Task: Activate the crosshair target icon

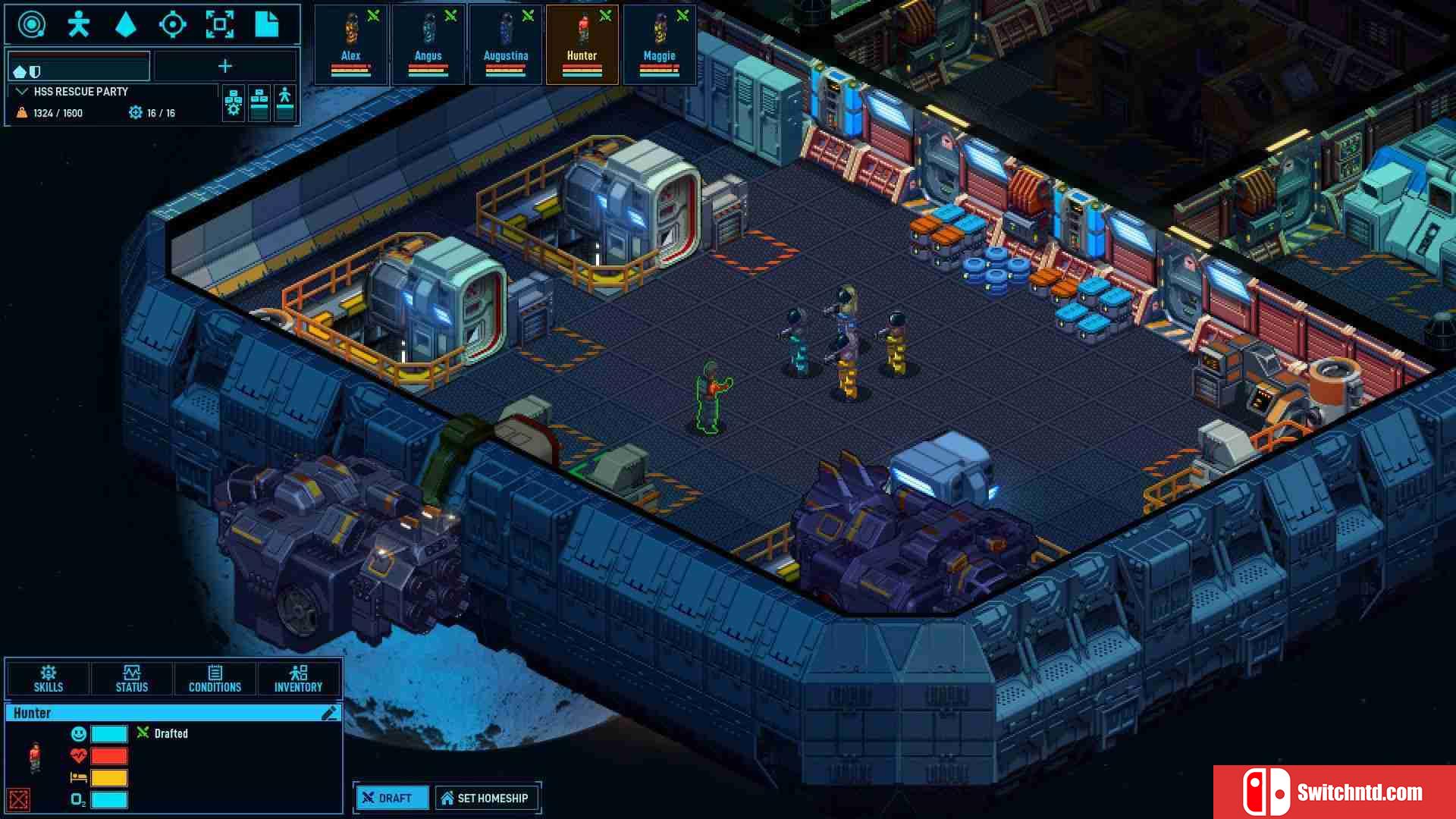Action: coord(173,24)
